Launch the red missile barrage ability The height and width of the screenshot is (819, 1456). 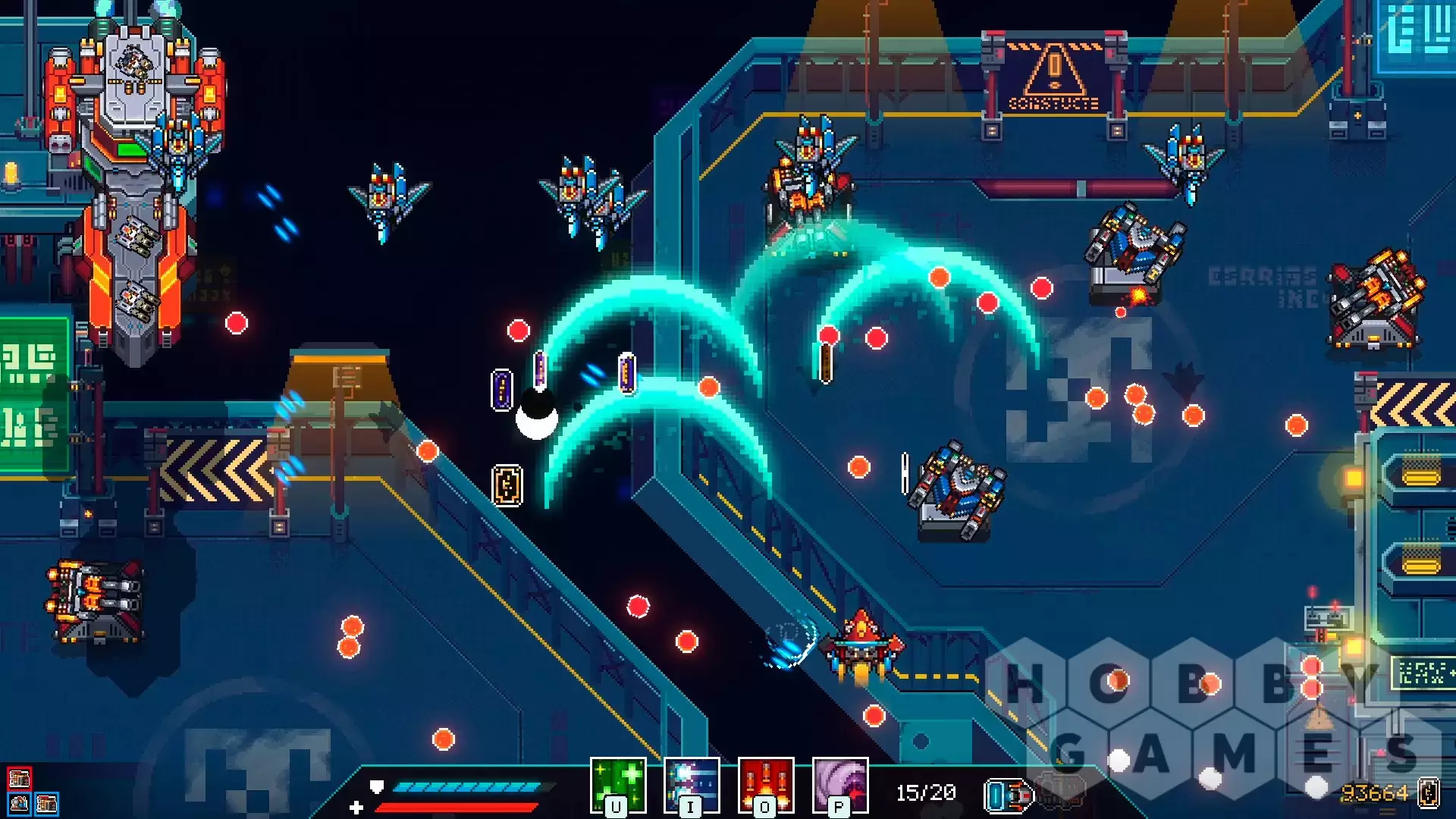(x=766, y=785)
